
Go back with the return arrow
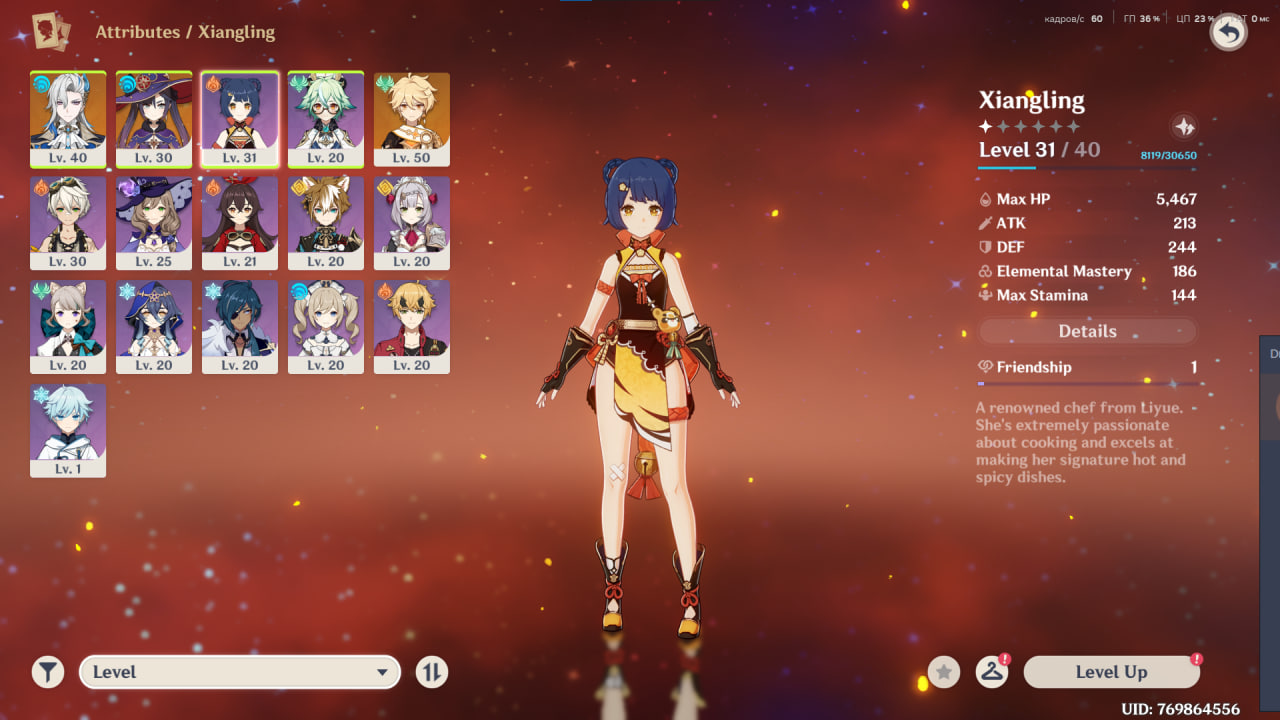[x=1229, y=33]
